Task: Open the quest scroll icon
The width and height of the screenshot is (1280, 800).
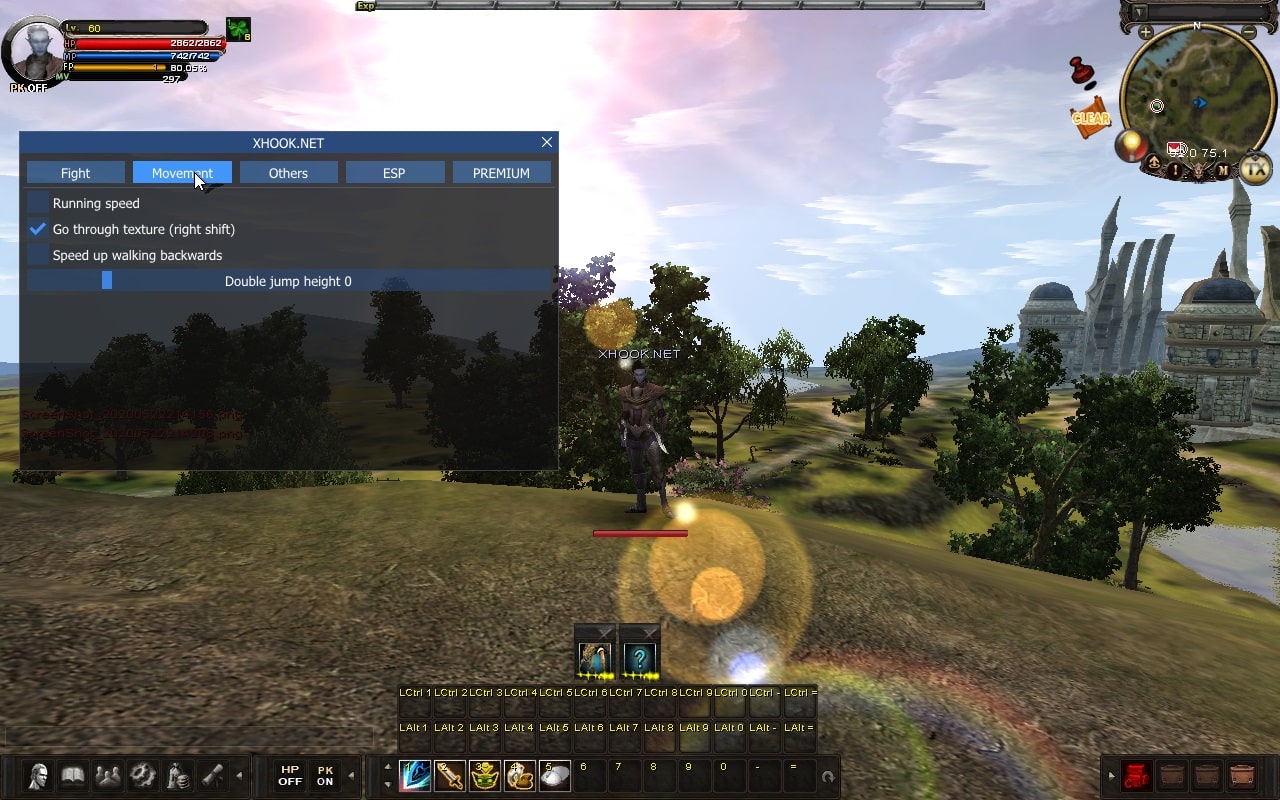Action: [x=212, y=775]
